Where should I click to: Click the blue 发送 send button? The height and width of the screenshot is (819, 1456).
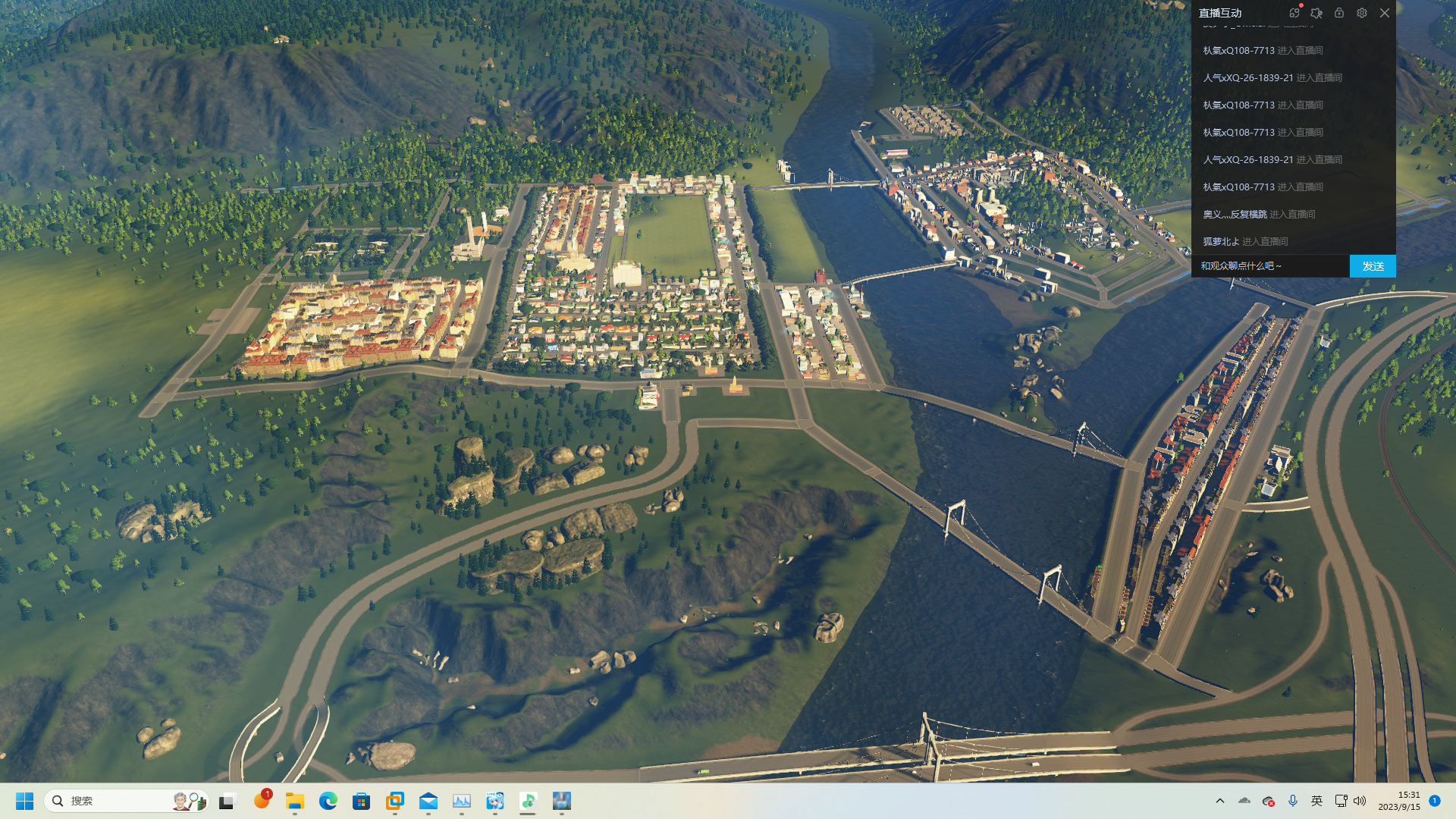click(x=1373, y=266)
